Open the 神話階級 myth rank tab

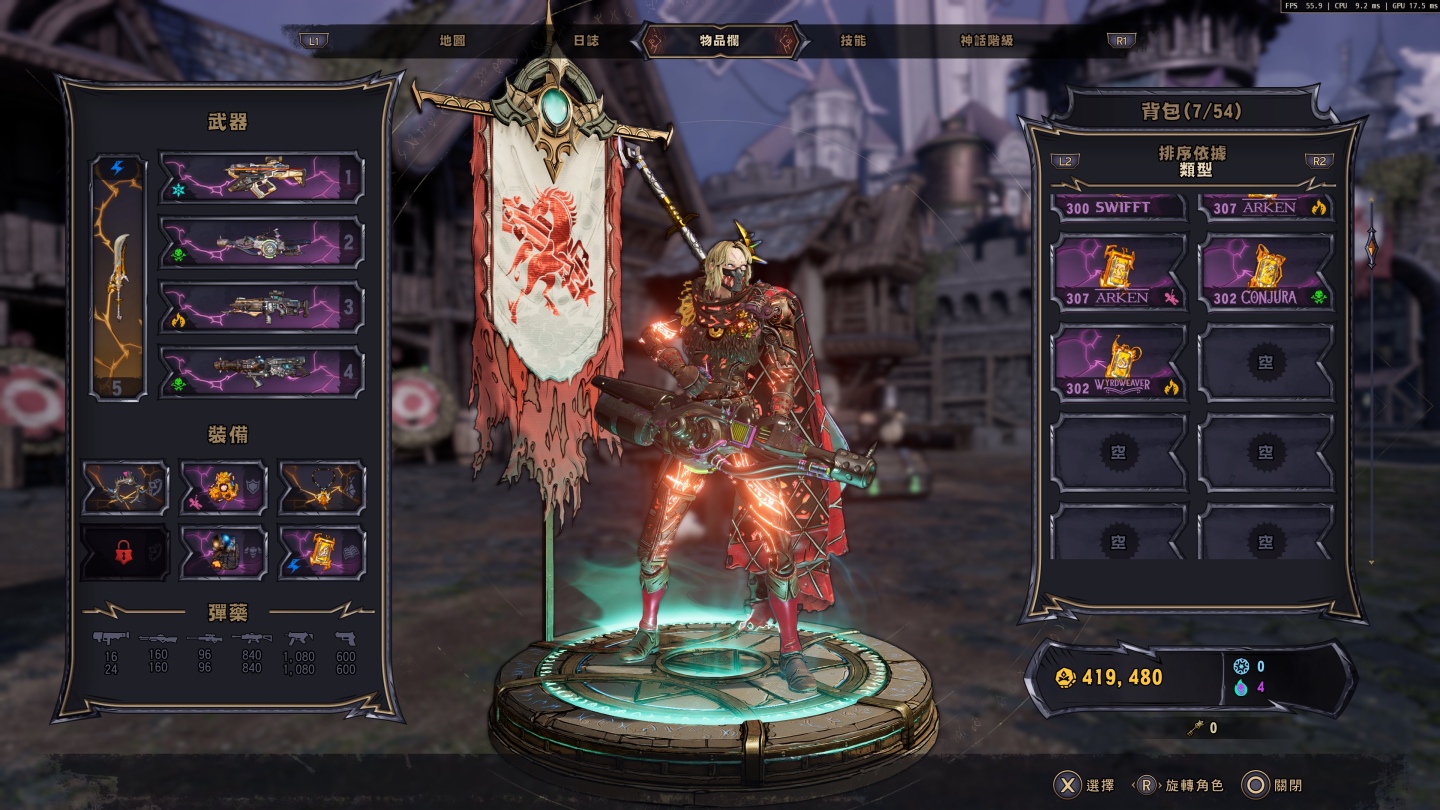point(986,41)
